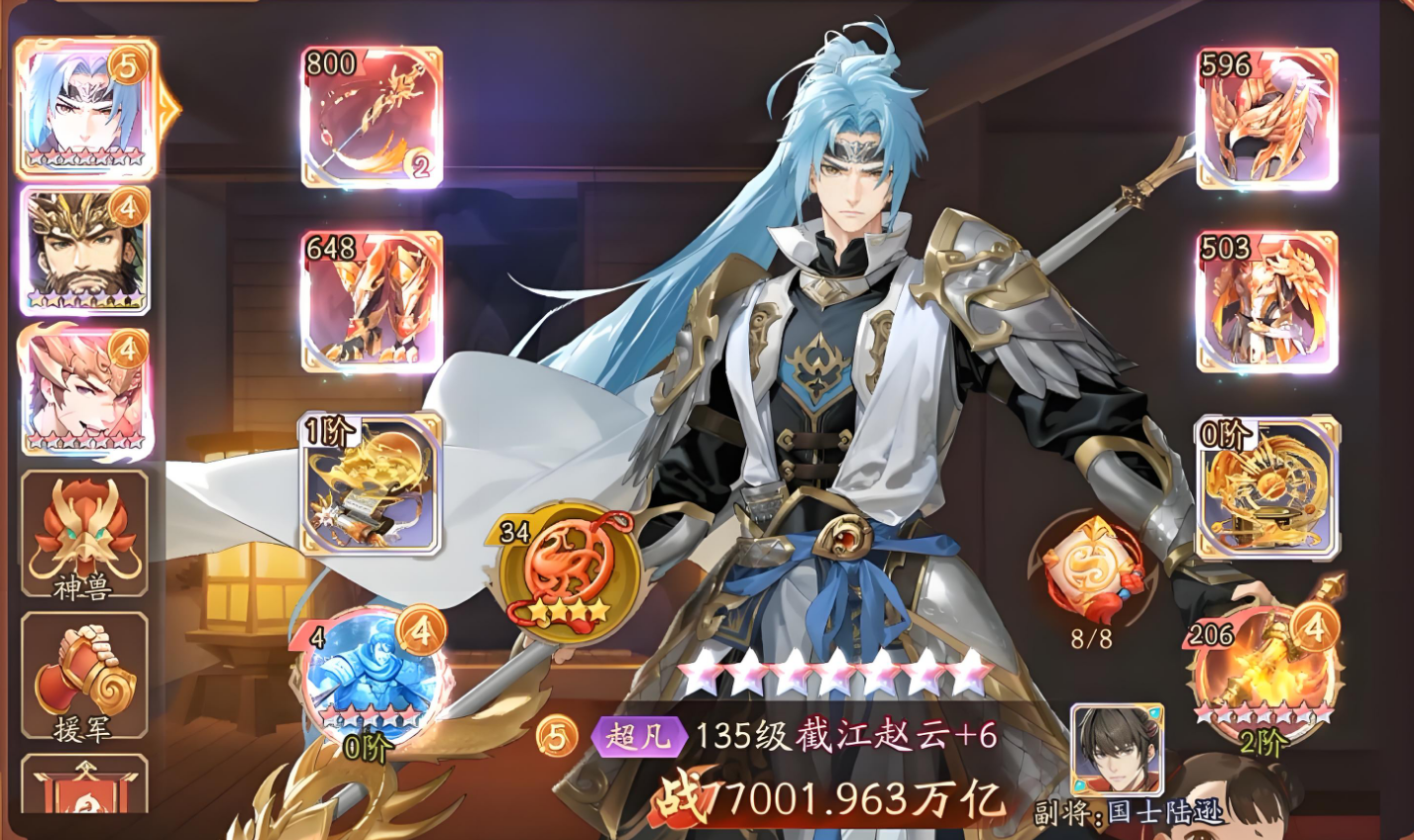Tap the purple 超凡 quality badge
Image resolution: width=1414 pixels, height=840 pixels.
coord(638,737)
